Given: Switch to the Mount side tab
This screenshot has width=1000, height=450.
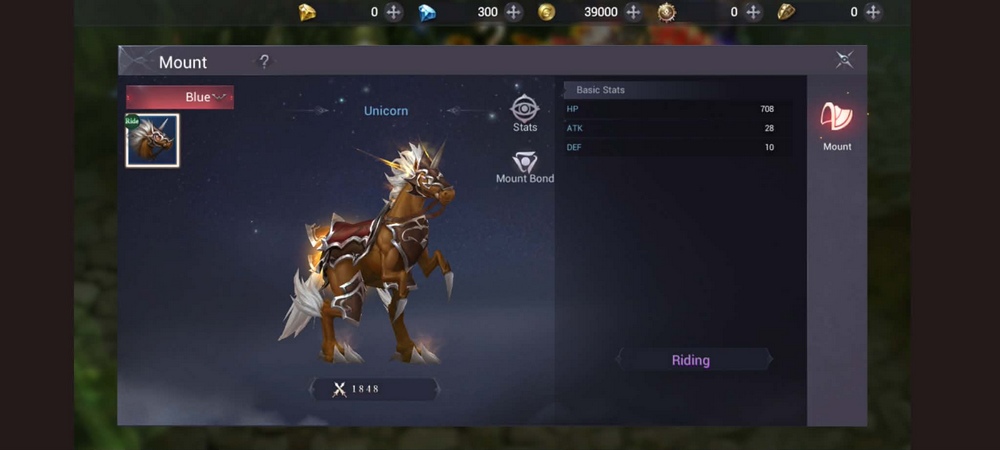Looking at the screenshot, I should pos(837,125).
